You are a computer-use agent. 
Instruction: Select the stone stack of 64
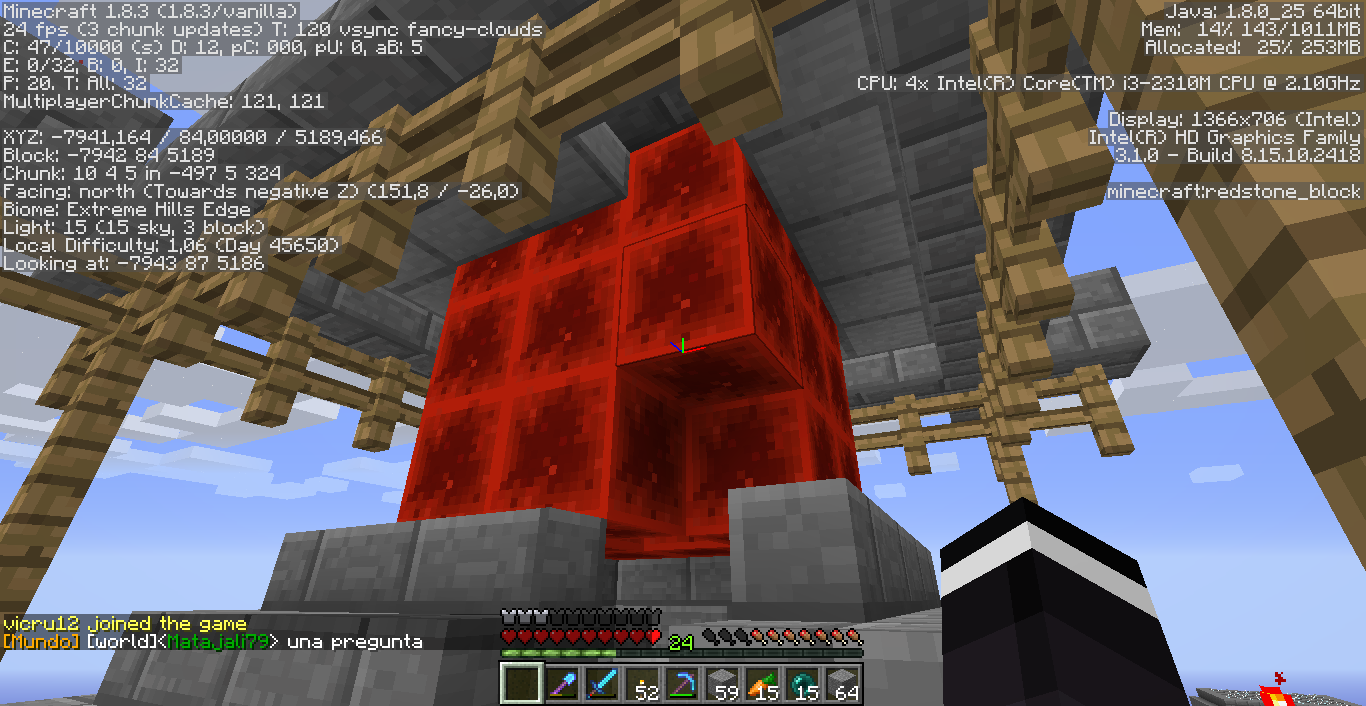[x=841, y=684]
